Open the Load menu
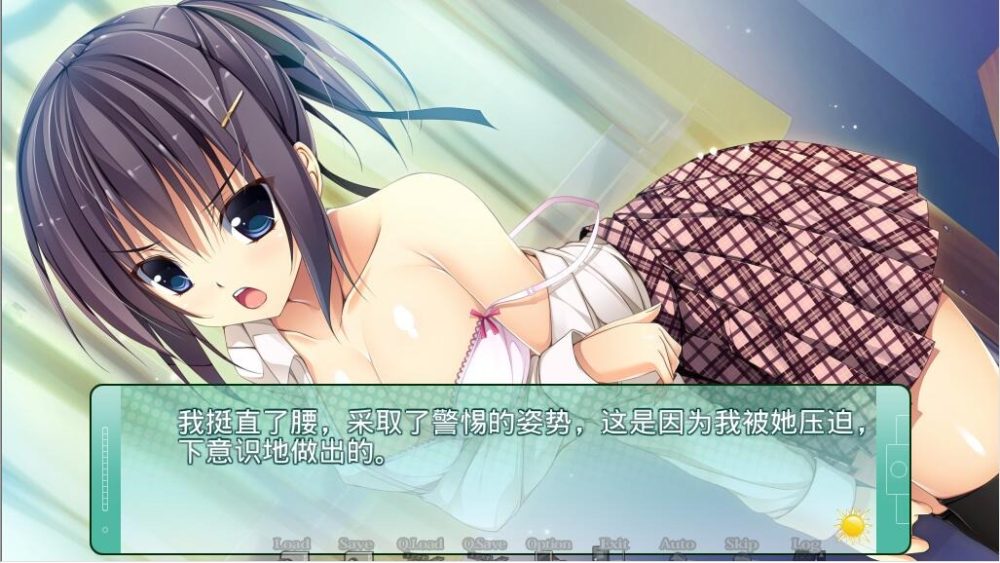The image size is (1000, 563). tap(292, 544)
